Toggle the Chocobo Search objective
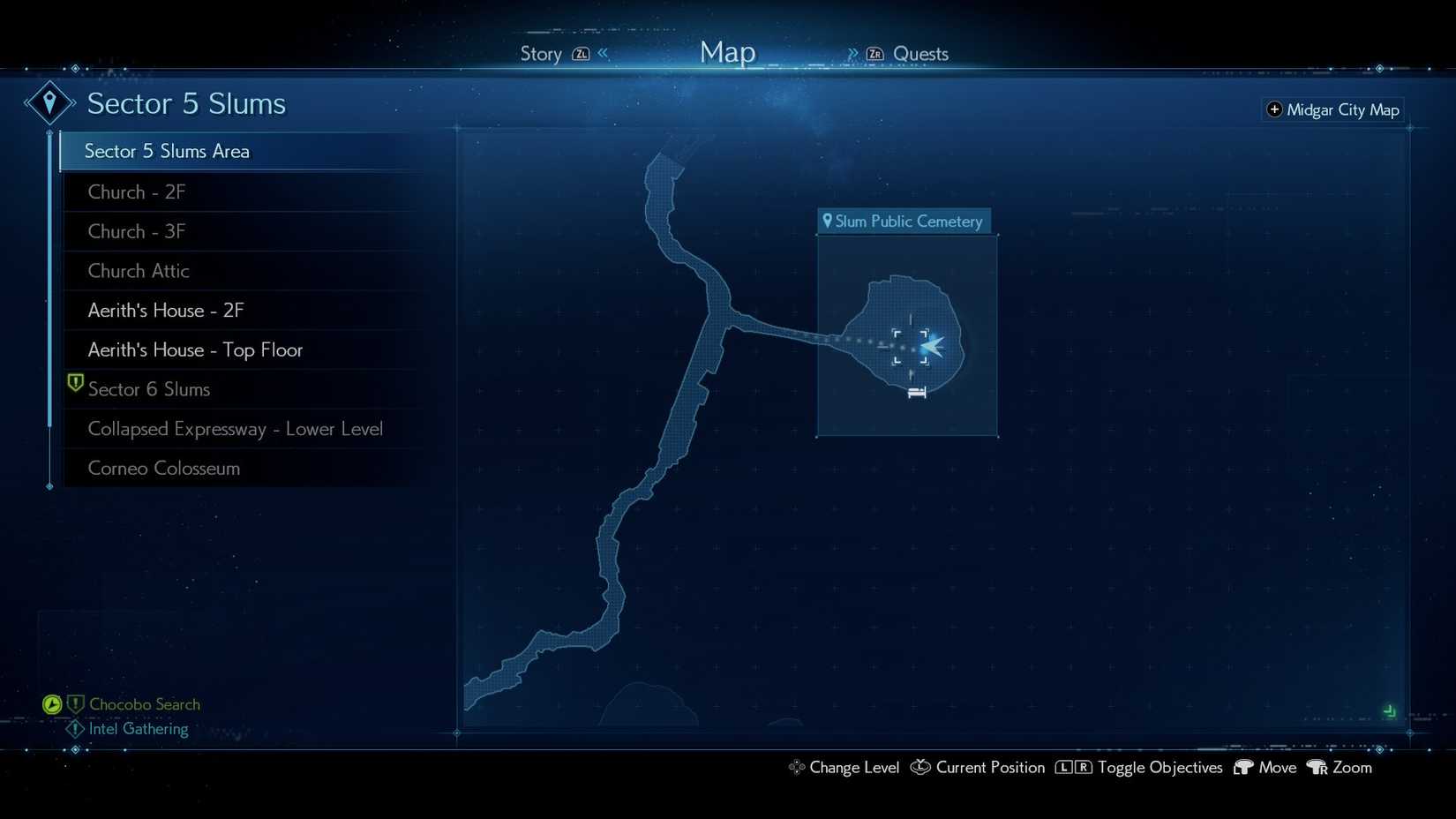 [144, 704]
